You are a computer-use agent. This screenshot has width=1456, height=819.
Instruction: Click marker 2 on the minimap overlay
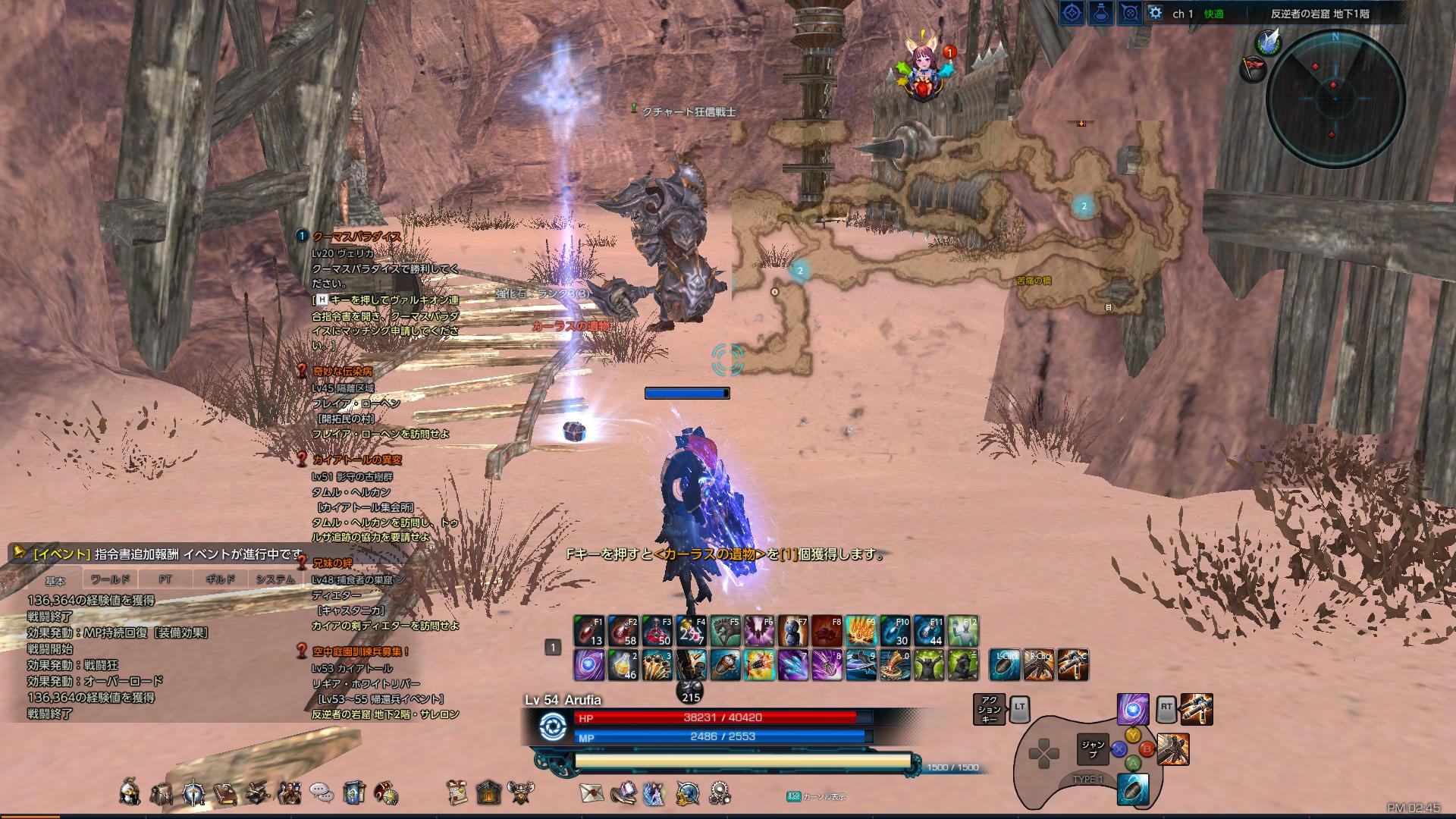[x=1083, y=204]
